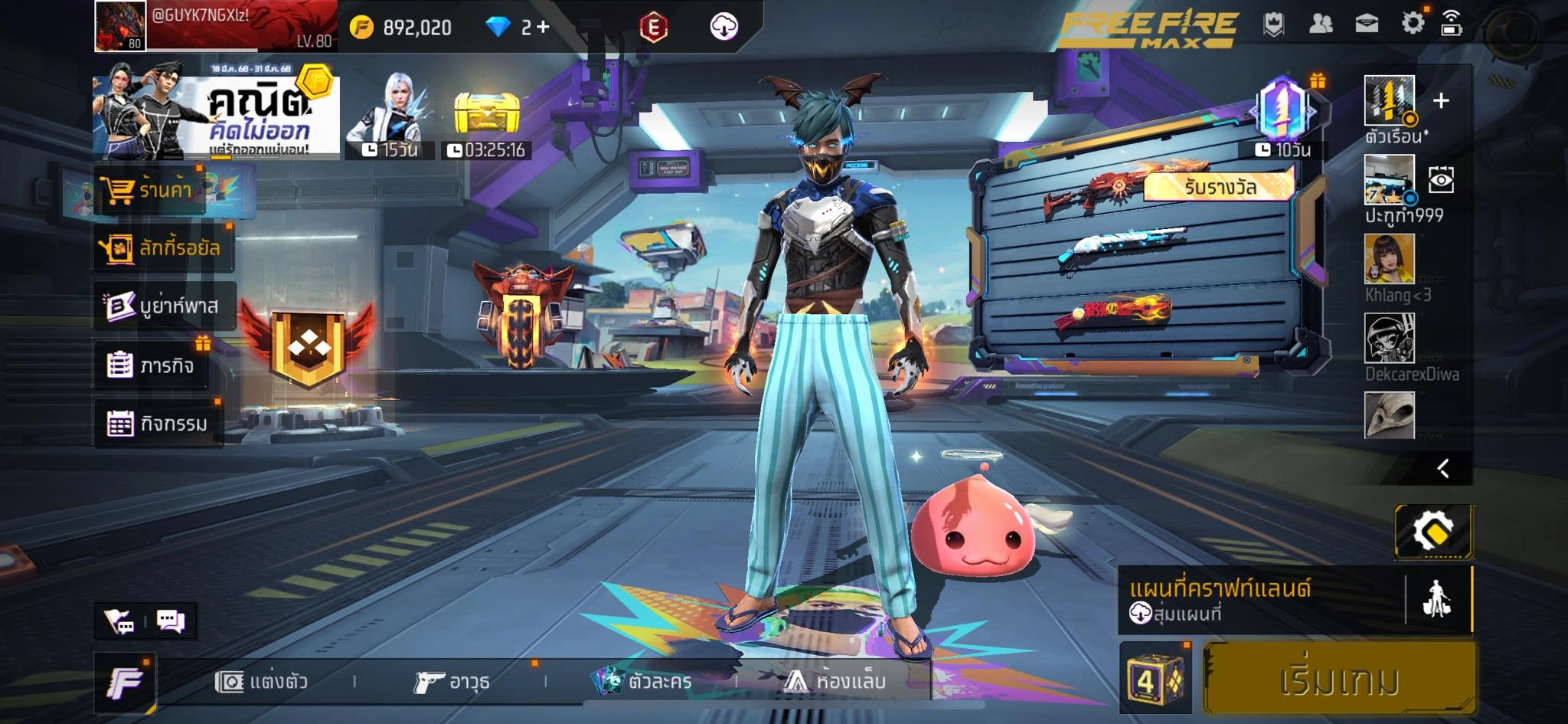The width and height of the screenshot is (1568, 724).
Task: Open the กิจกรรม events menu
Action: [158, 423]
